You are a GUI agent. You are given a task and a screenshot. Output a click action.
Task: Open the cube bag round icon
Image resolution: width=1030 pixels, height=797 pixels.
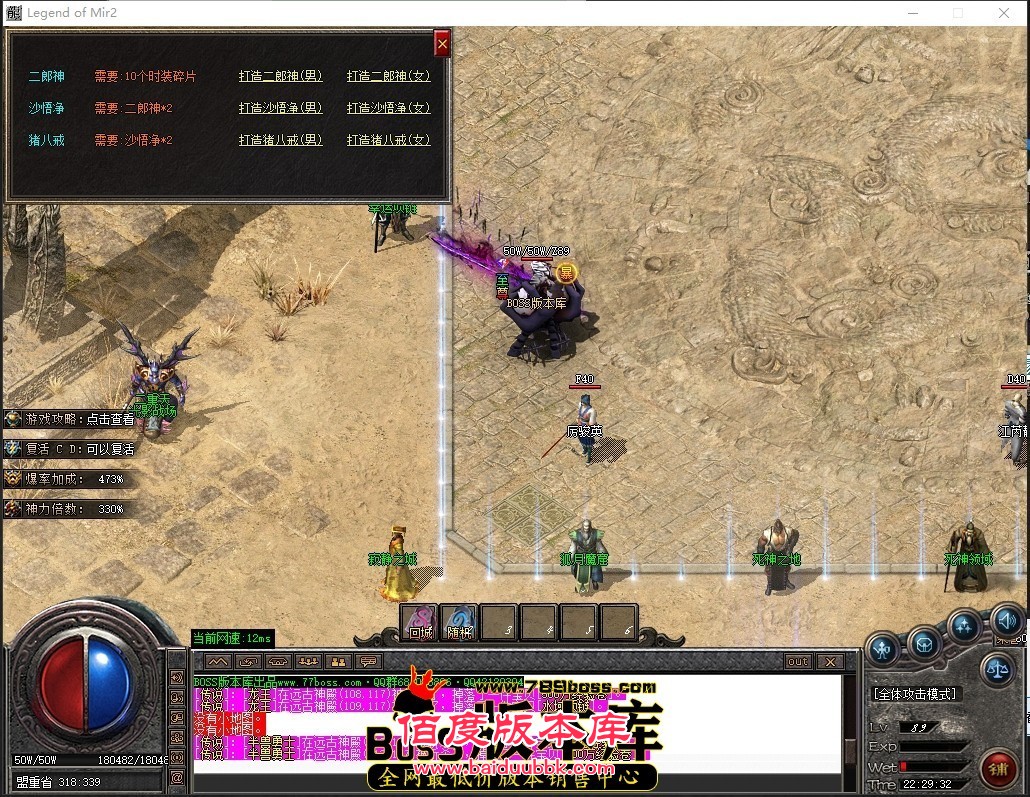(x=924, y=641)
